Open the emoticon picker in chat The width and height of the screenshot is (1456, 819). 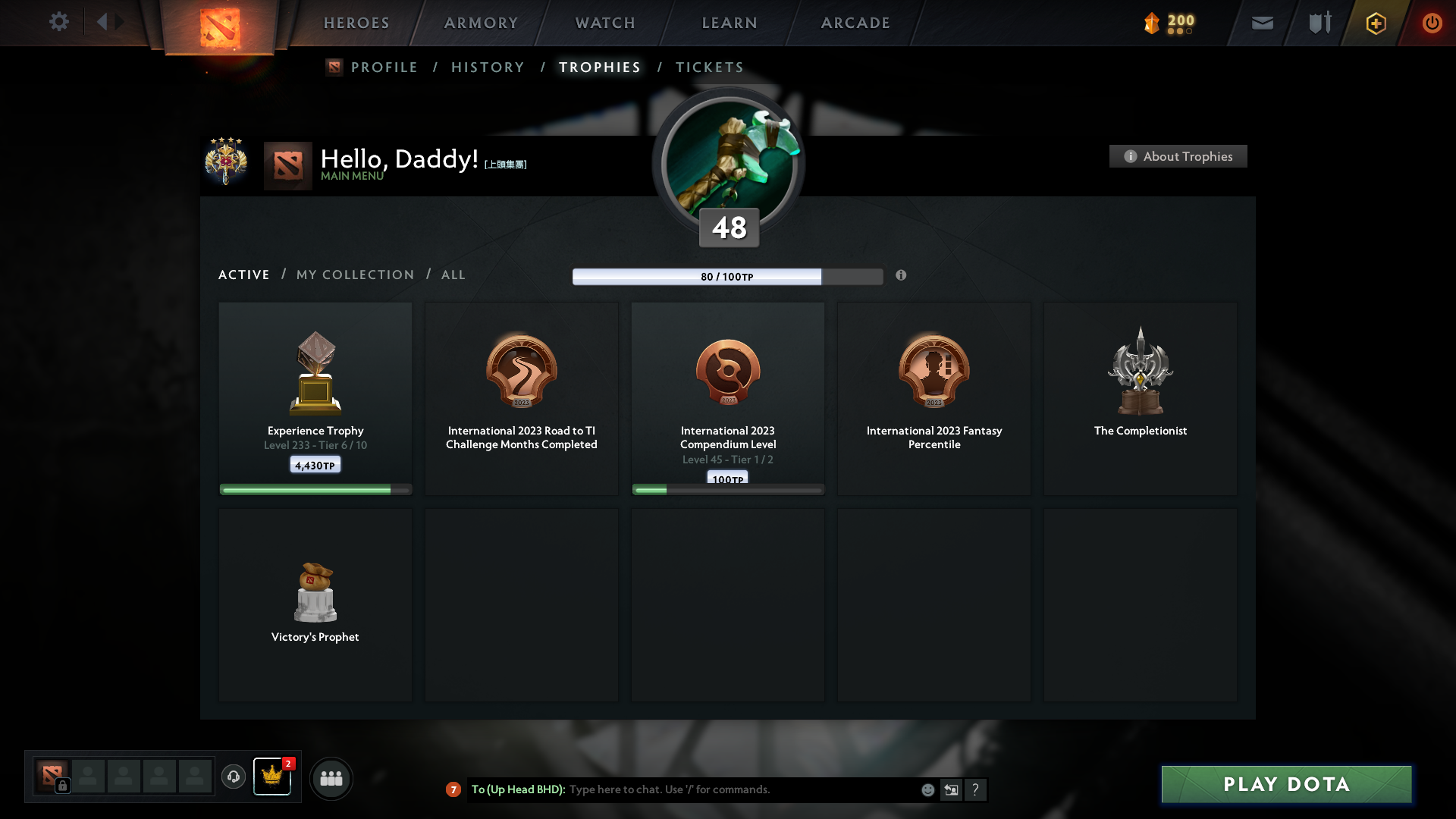tap(928, 789)
